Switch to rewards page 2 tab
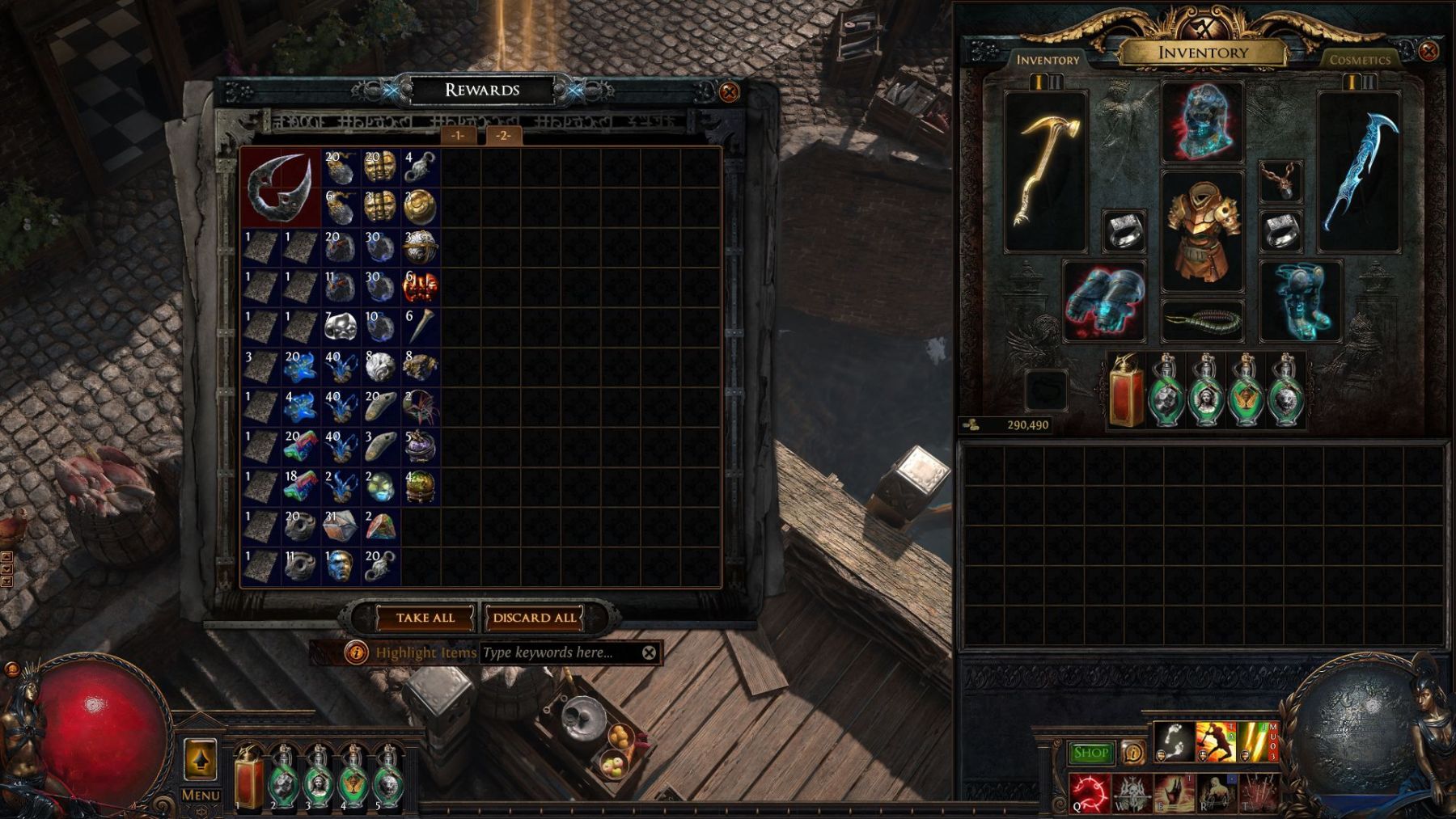 click(503, 135)
